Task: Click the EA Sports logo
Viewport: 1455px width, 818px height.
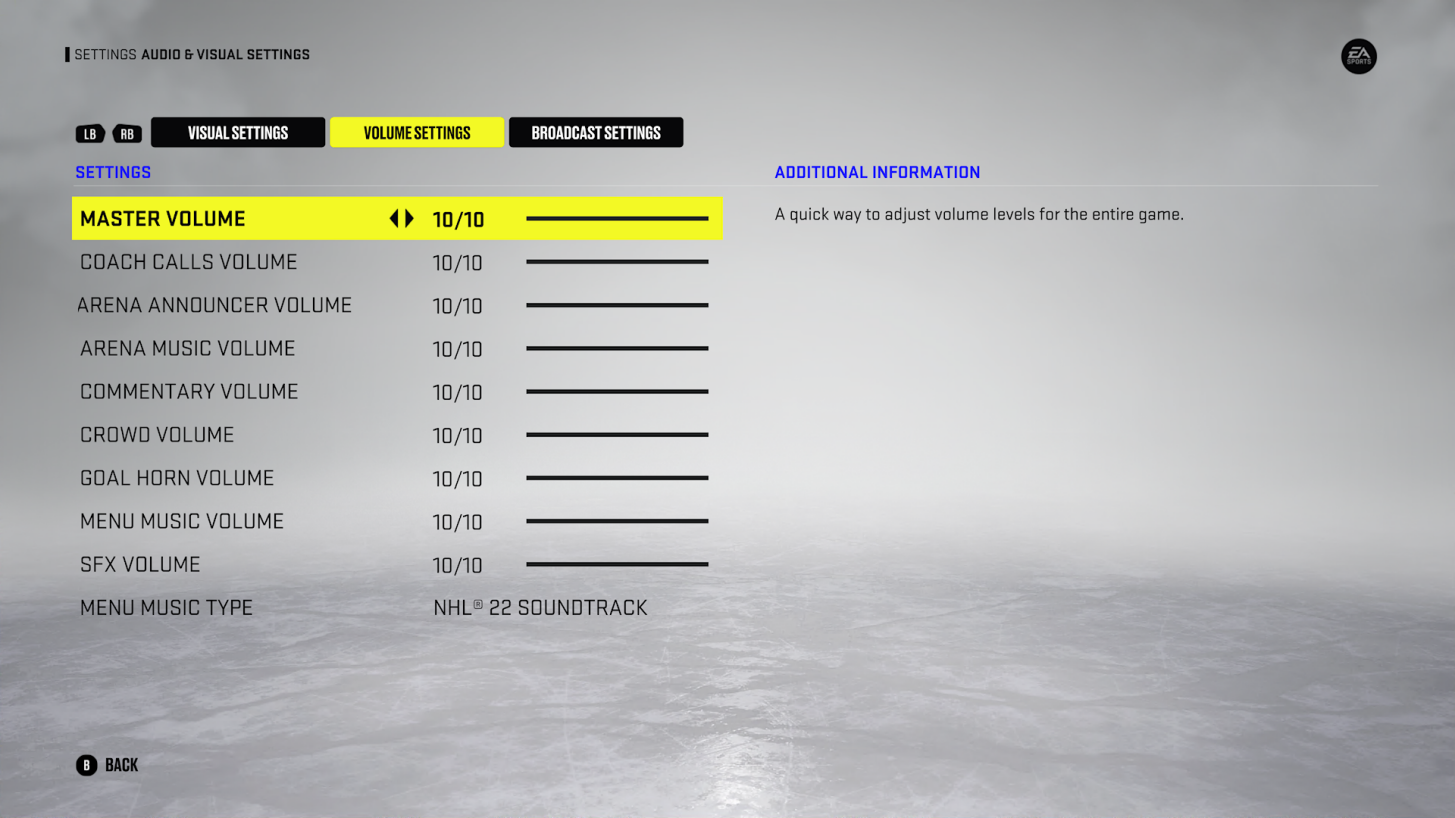Action: (x=1358, y=57)
